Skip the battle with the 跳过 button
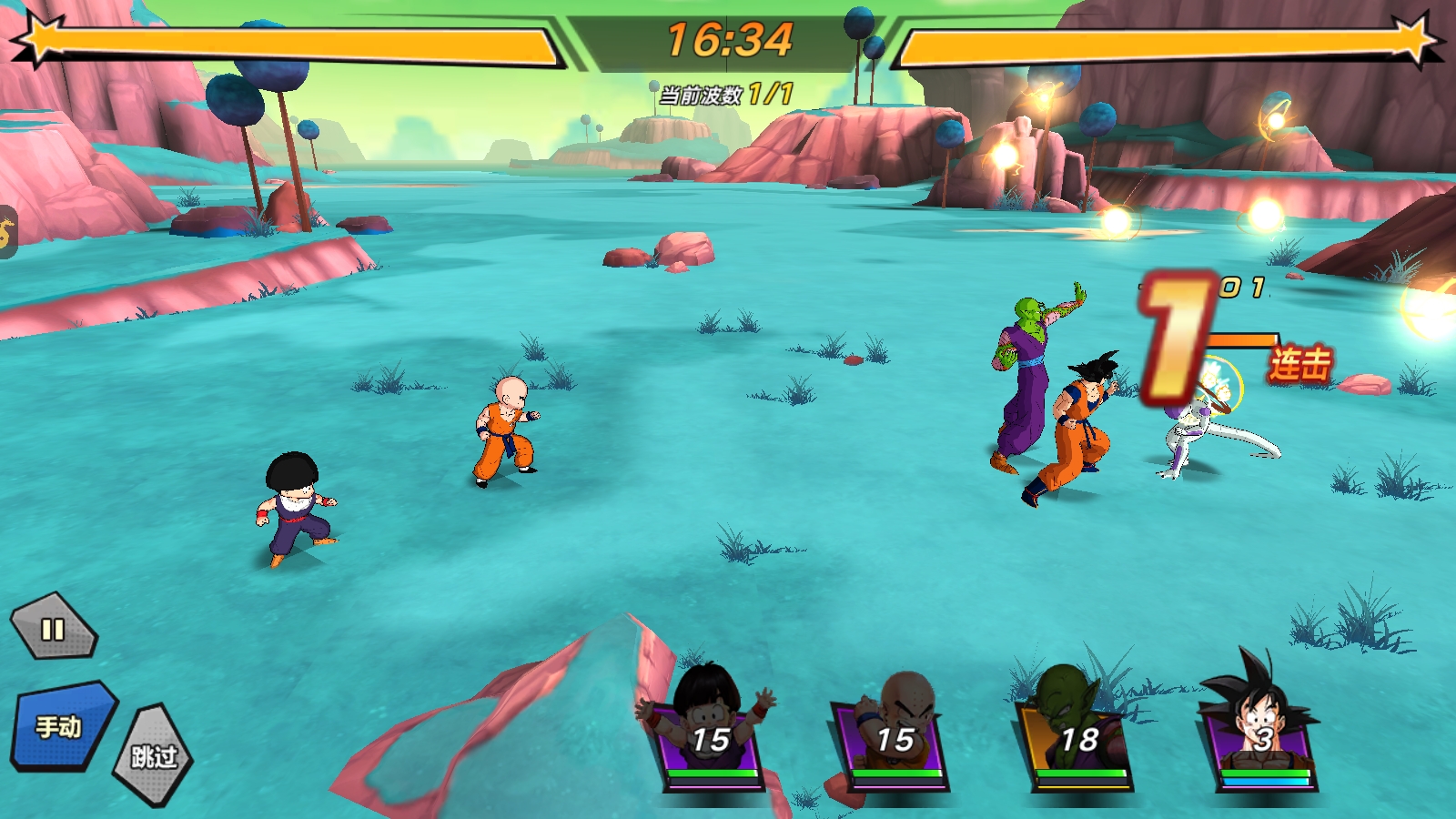1456x819 pixels. pyautogui.click(x=153, y=755)
